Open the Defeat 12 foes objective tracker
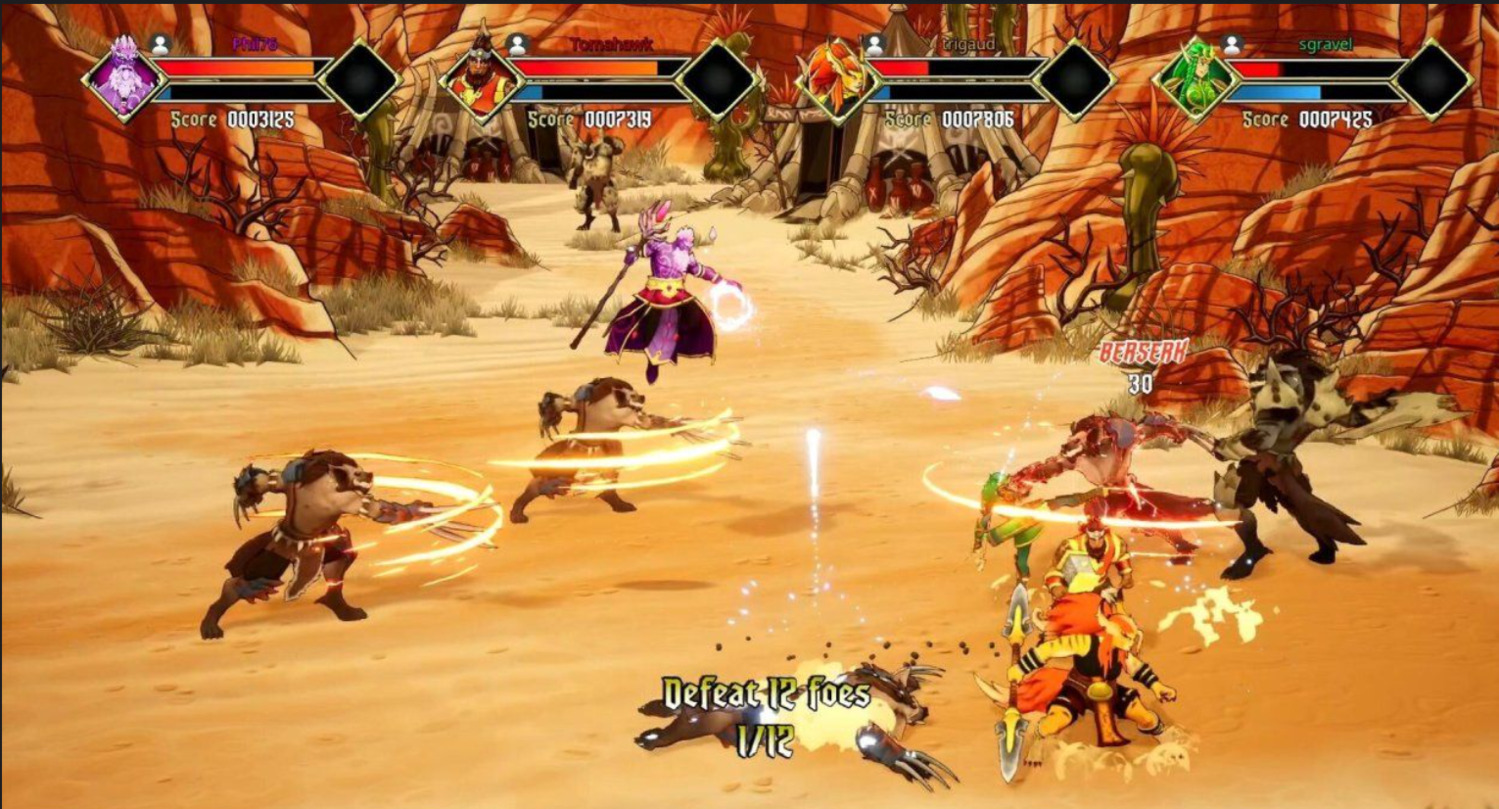The image size is (1499, 809). (x=766, y=716)
